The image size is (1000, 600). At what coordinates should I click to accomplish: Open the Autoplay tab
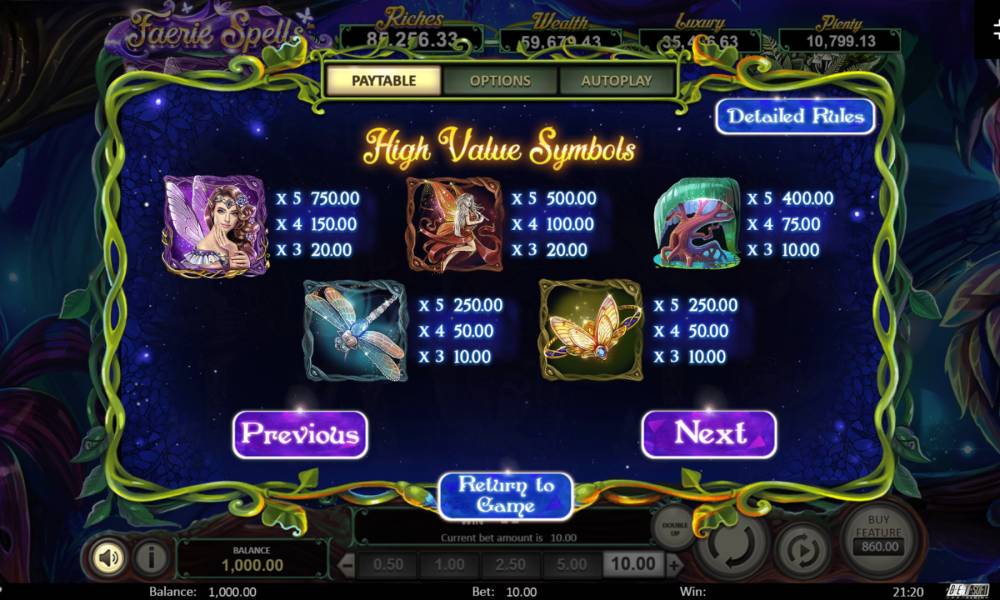(x=616, y=81)
